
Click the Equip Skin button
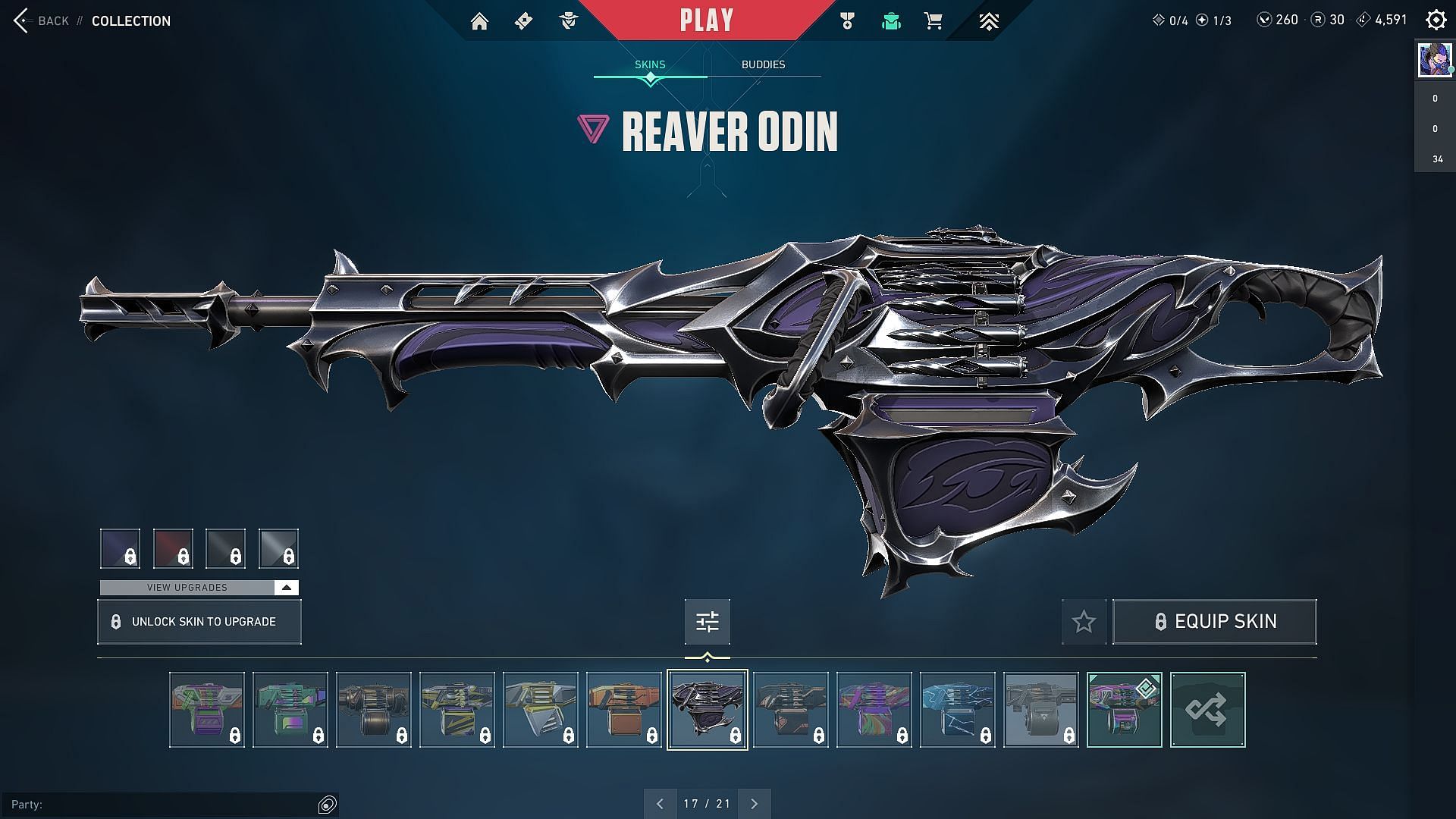(1214, 622)
